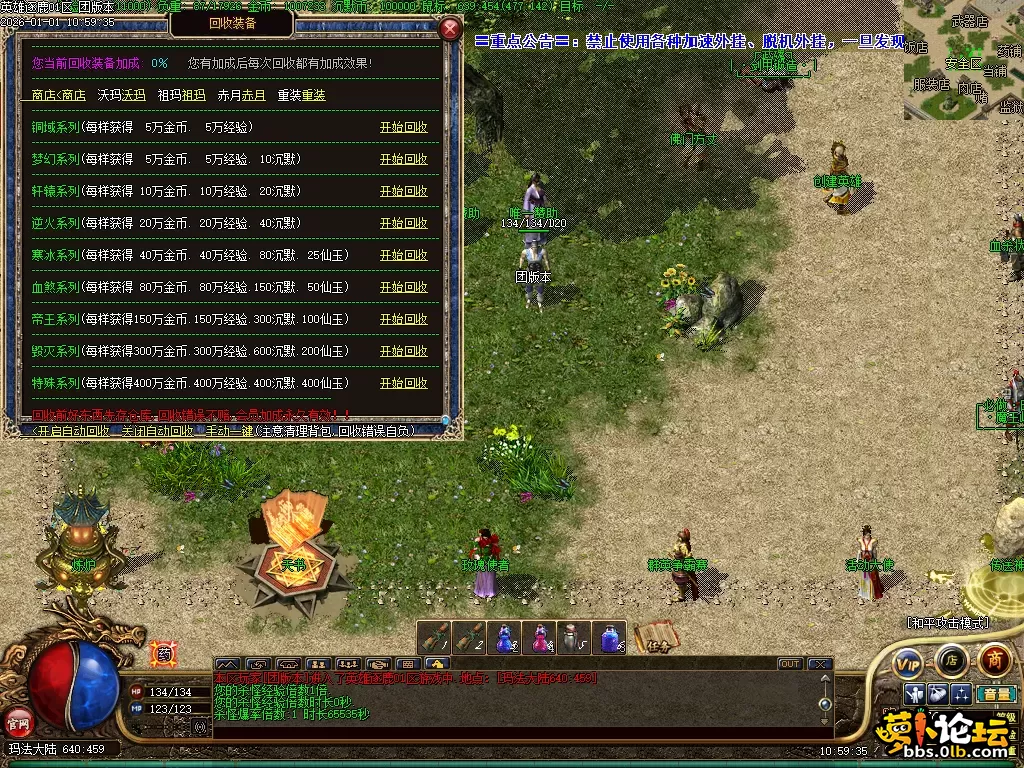1024x768 pixels.
Task: Trigger the 手动一键 manual recycle link
Action: tap(227, 431)
